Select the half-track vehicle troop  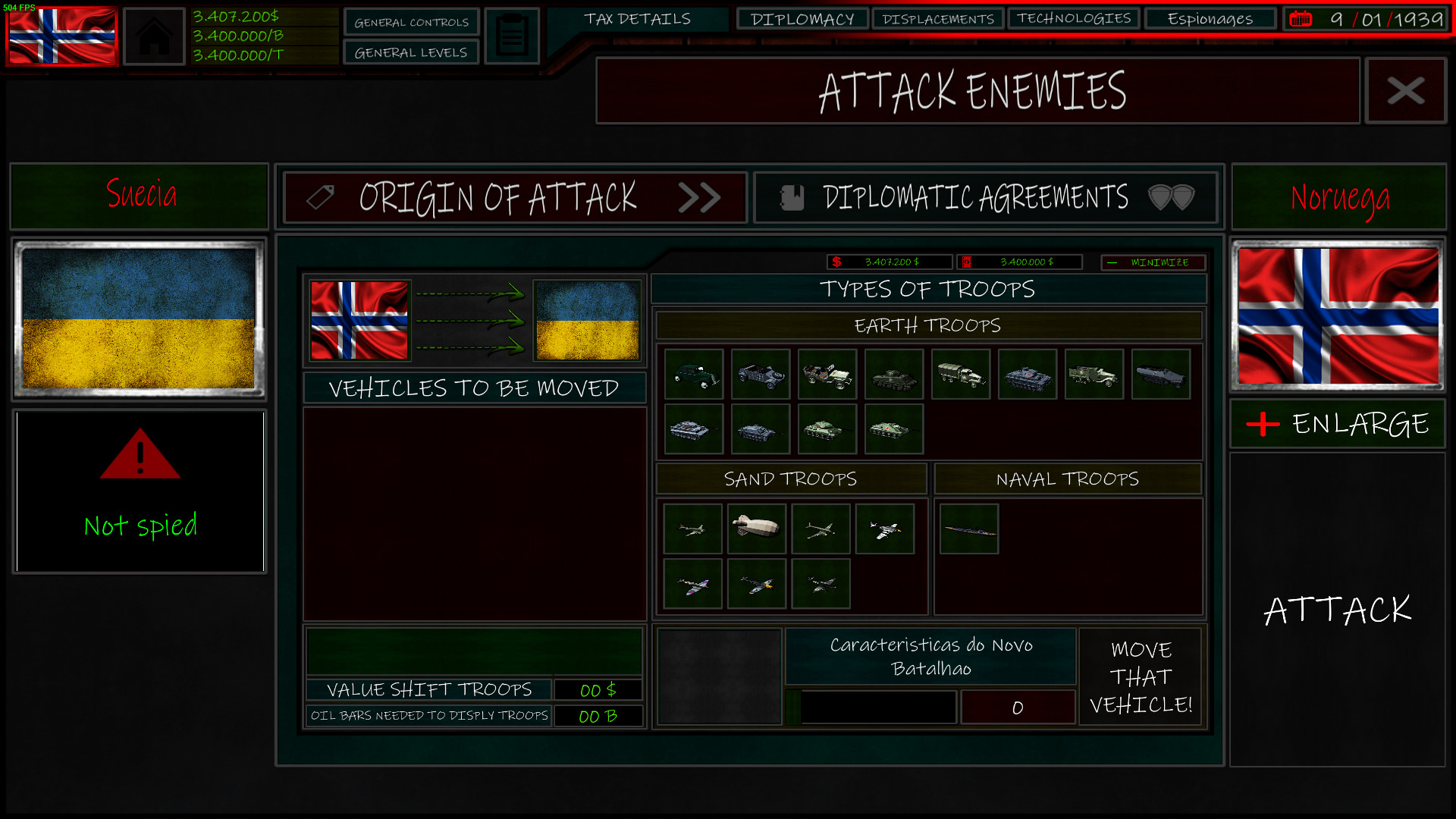tap(1094, 375)
